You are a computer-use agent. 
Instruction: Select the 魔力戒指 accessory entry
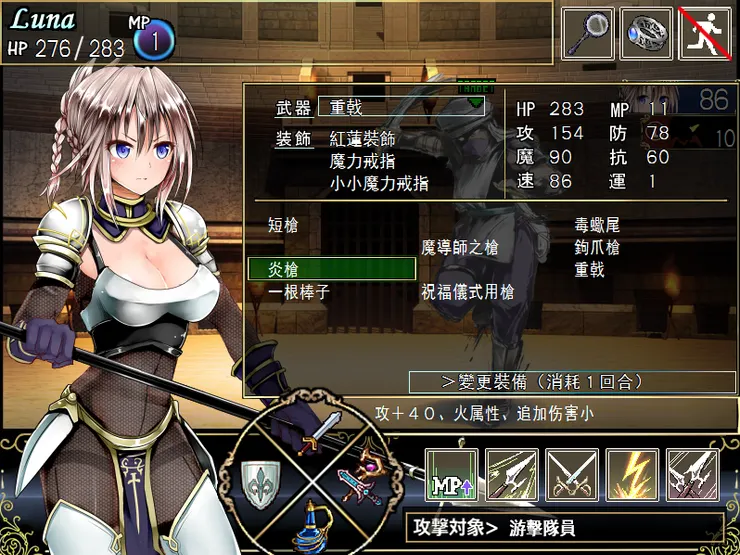pos(363,161)
